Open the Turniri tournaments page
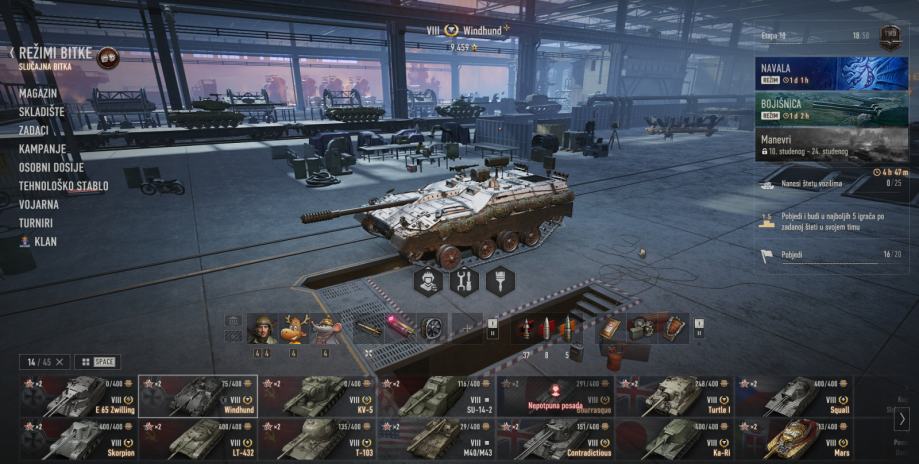 [36, 223]
